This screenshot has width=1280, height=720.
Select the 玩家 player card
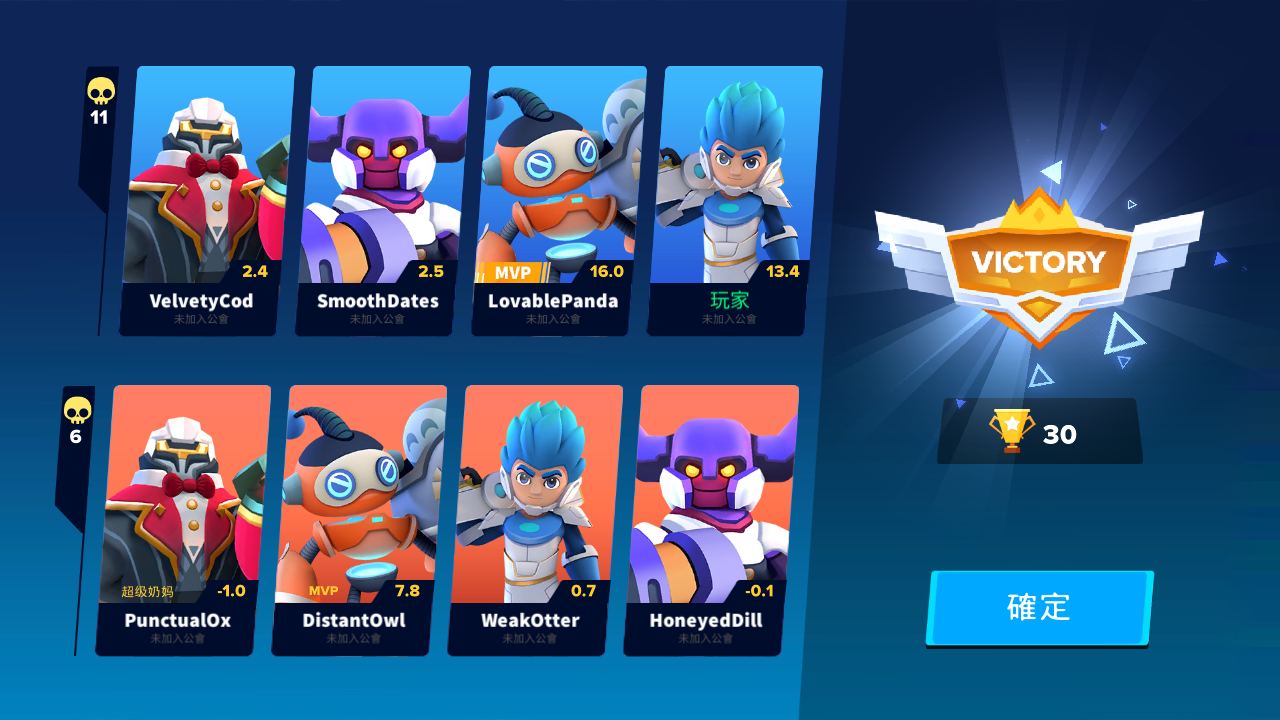734,200
